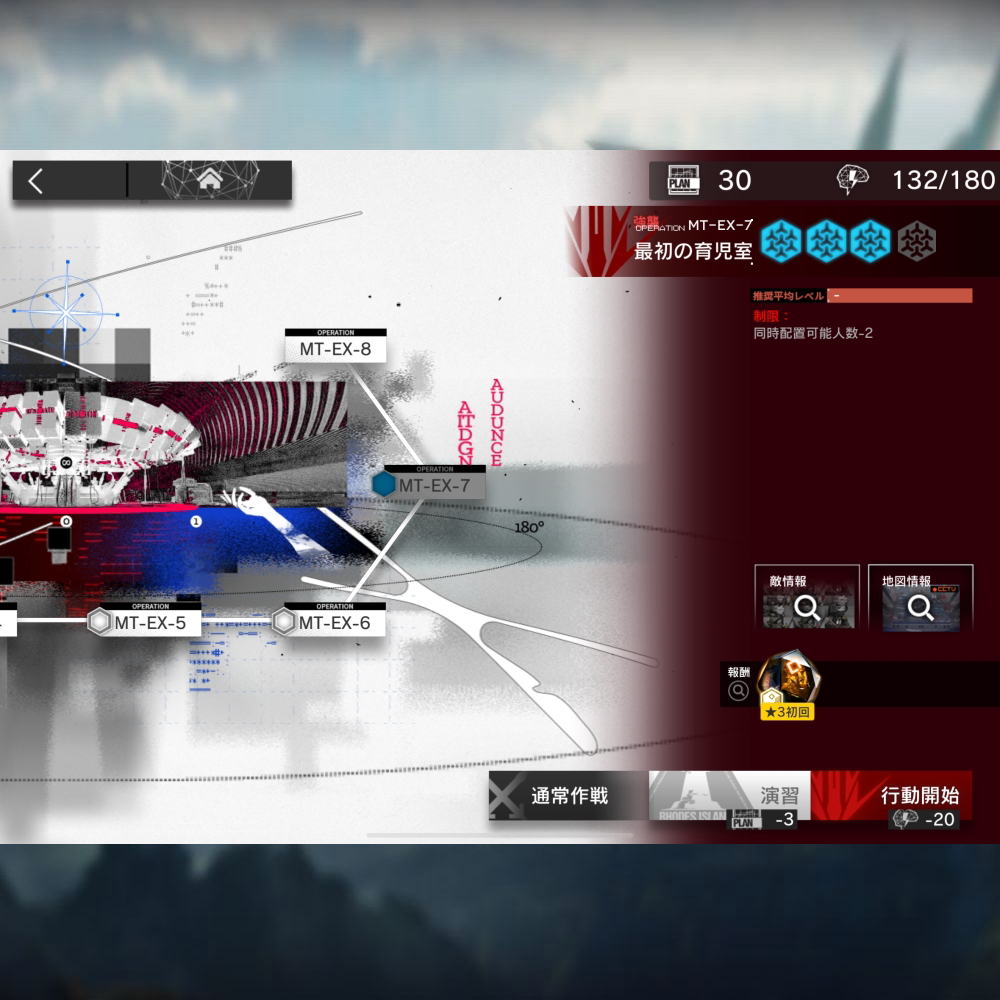Start practice mode (演習)
This screenshot has height=1000, width=1000.
point(730,796)
